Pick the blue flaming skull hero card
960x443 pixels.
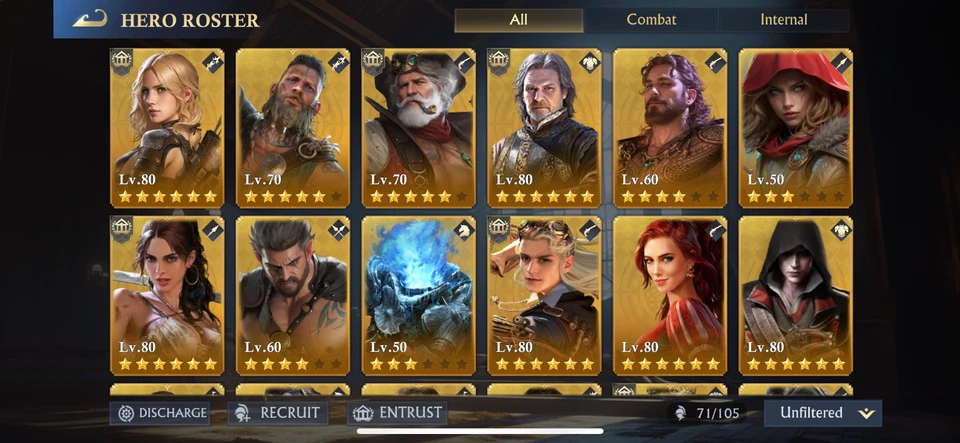click(419, 295)
